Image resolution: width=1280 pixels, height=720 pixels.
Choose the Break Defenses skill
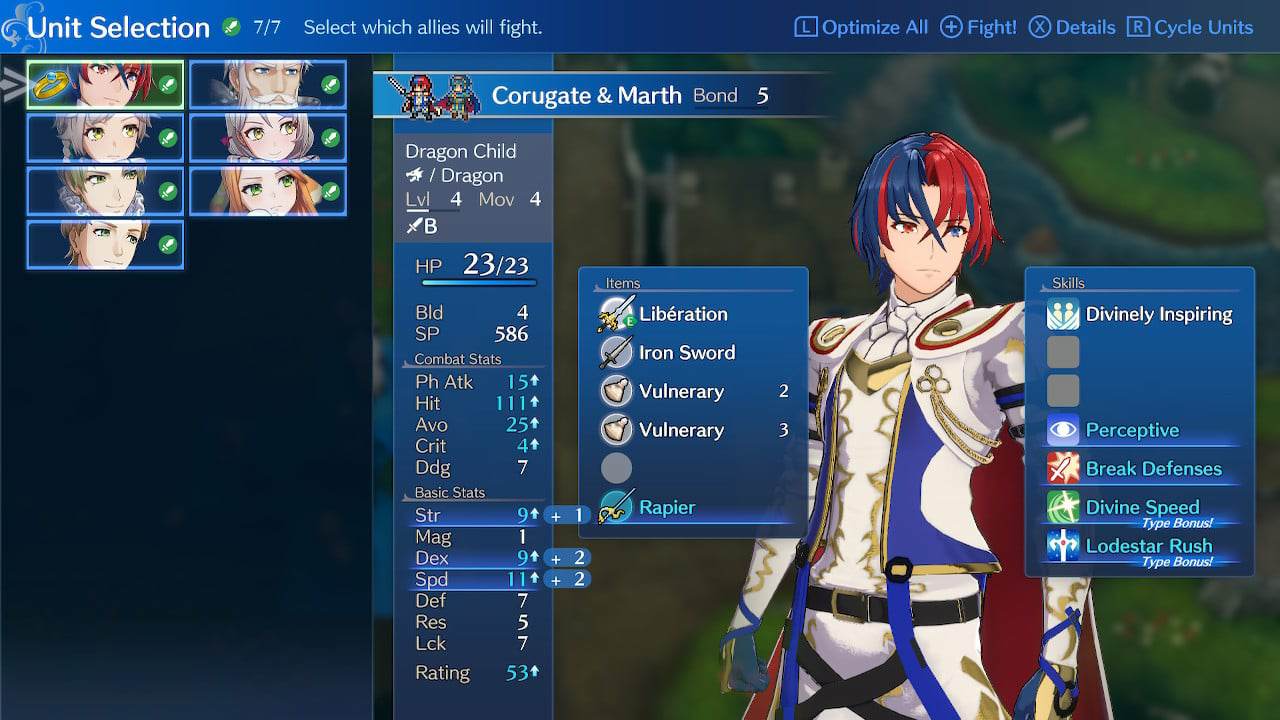coord(1153,469)
